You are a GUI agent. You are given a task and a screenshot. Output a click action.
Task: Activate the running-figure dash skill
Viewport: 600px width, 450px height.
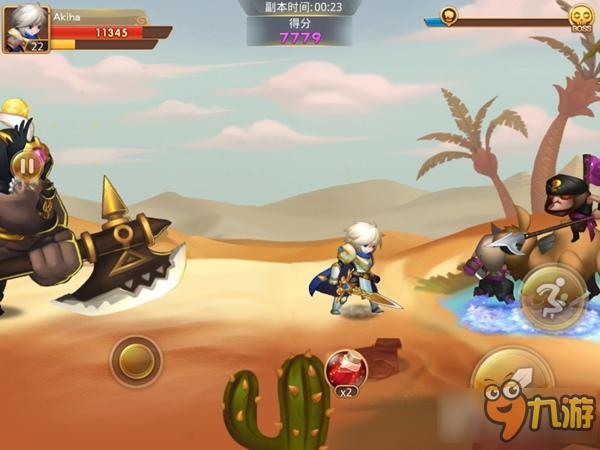pos(551,296)
